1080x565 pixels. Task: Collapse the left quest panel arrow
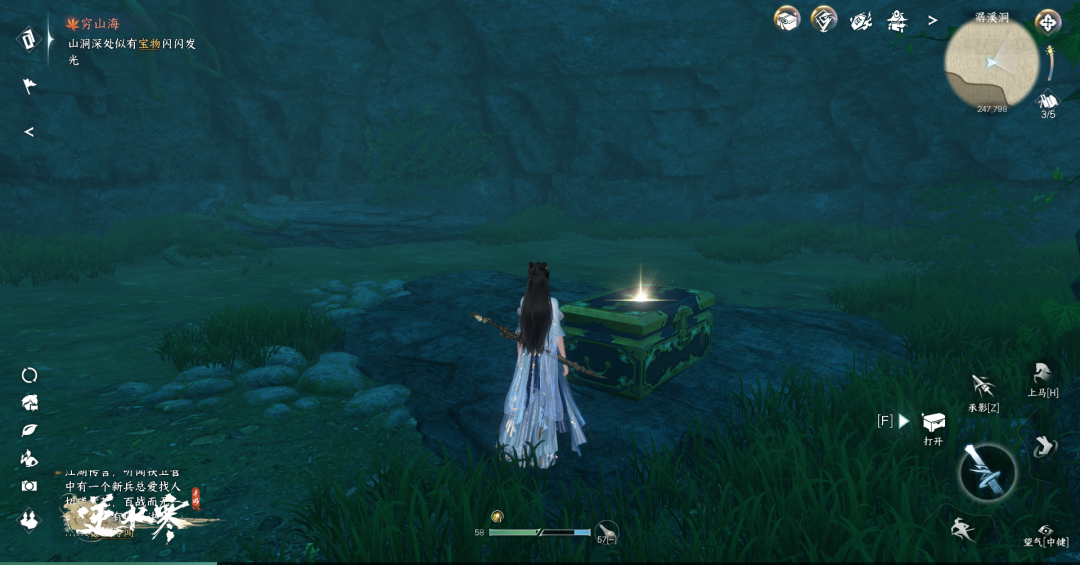click(x=29, y=132)
